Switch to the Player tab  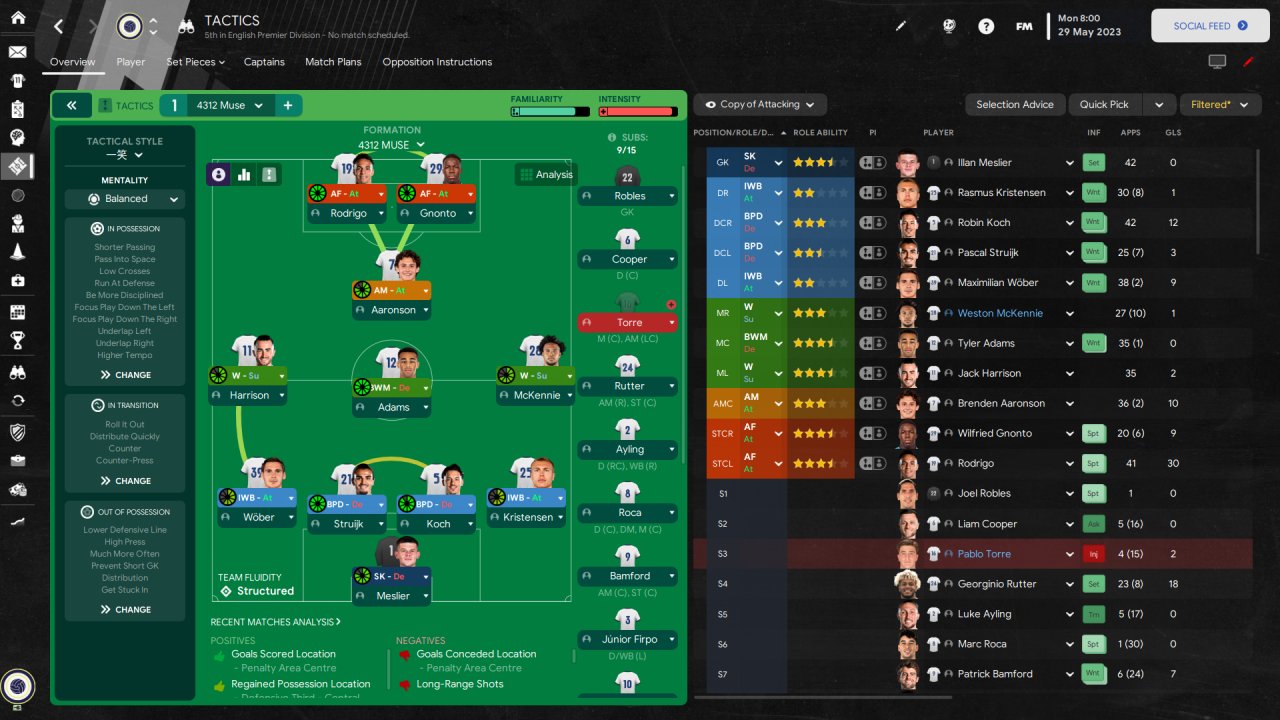point(131,62)
